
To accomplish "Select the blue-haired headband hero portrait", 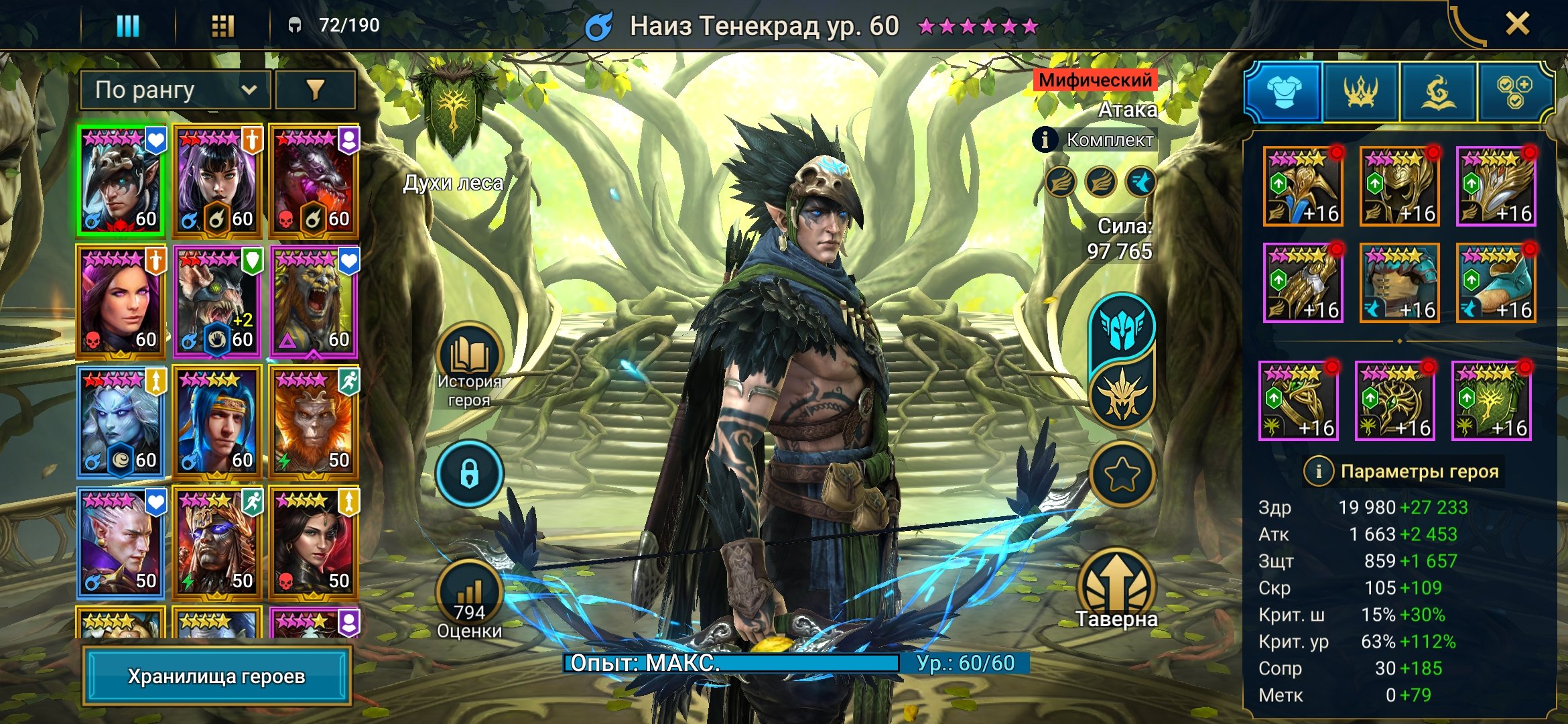I will (216, 421).
